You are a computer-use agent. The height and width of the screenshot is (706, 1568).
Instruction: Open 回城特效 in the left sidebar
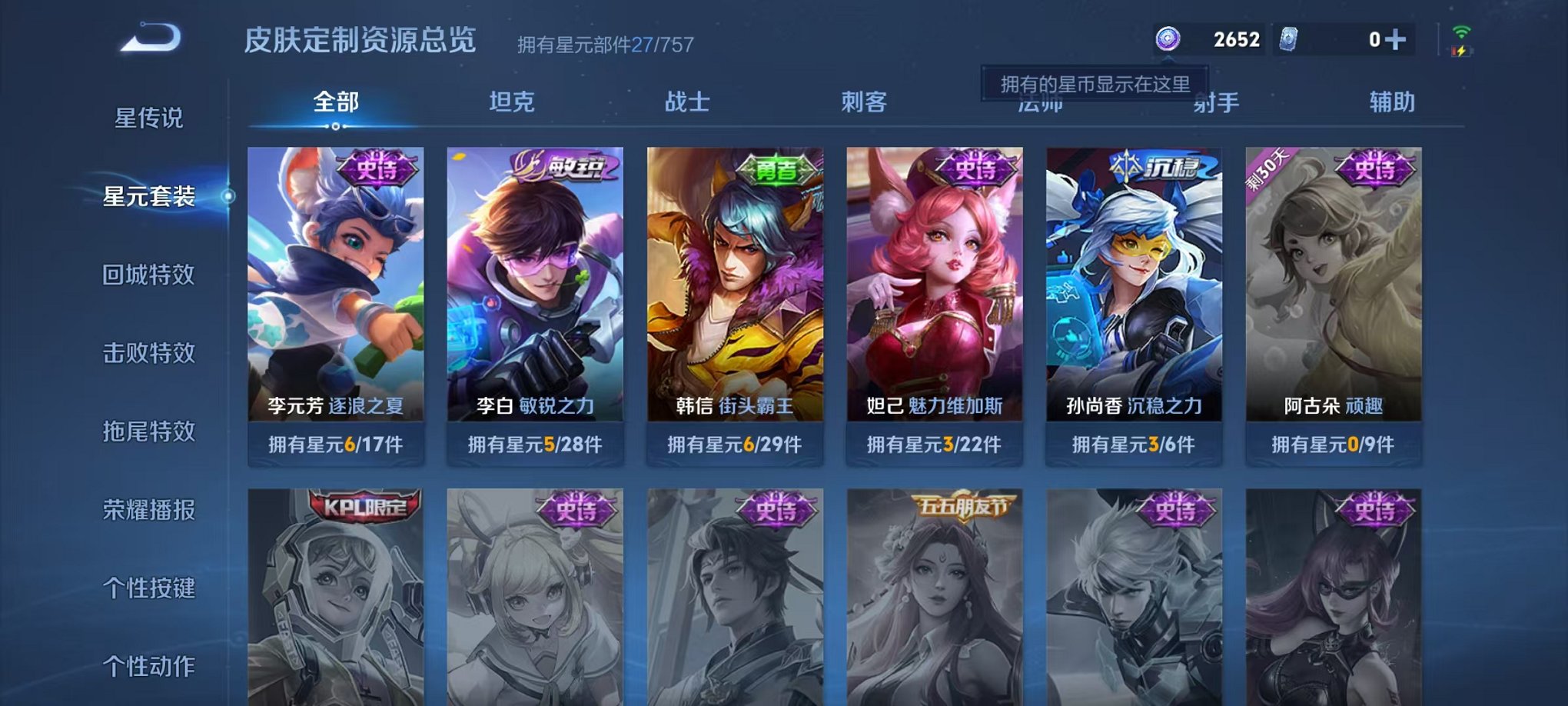[x=151, y=275]
